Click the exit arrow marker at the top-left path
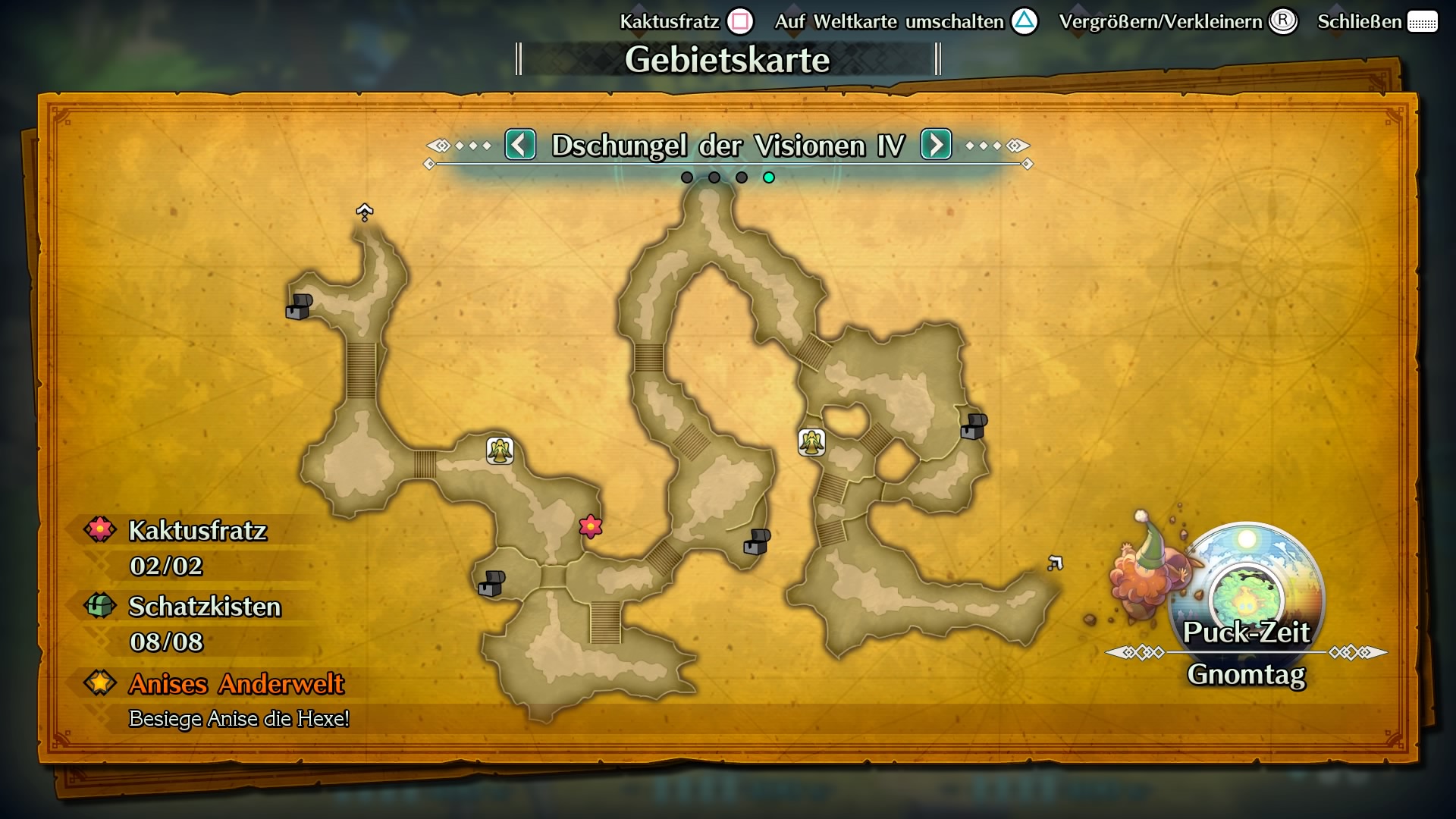Screen dimensions: 1456x819 click(x=364, y=211)
